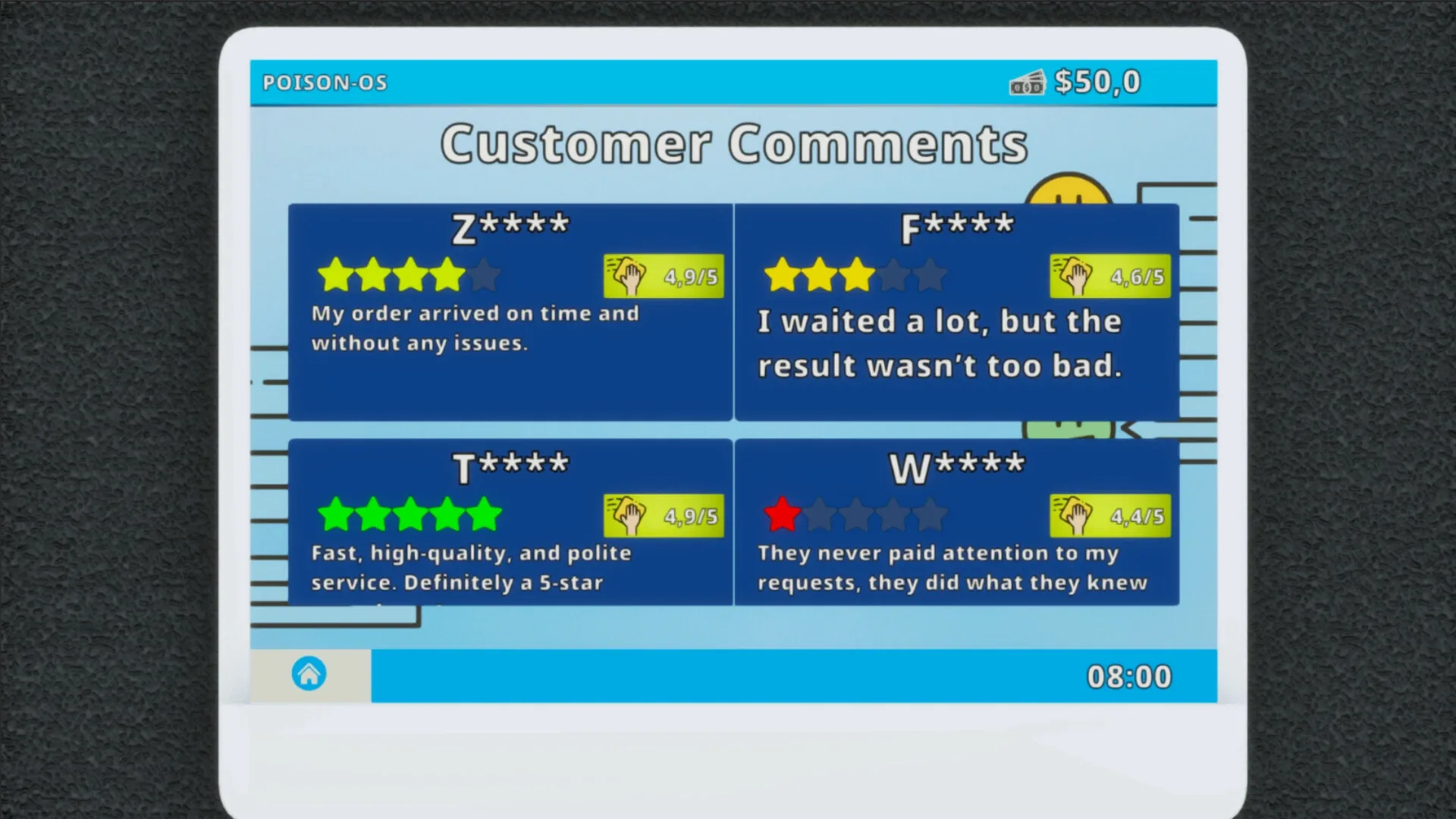Image resolution: width=1456 pixels, height=819 pixels.
Task: Toggle the fifth star on Z****'s rating
Action: [x=483, y=275]
